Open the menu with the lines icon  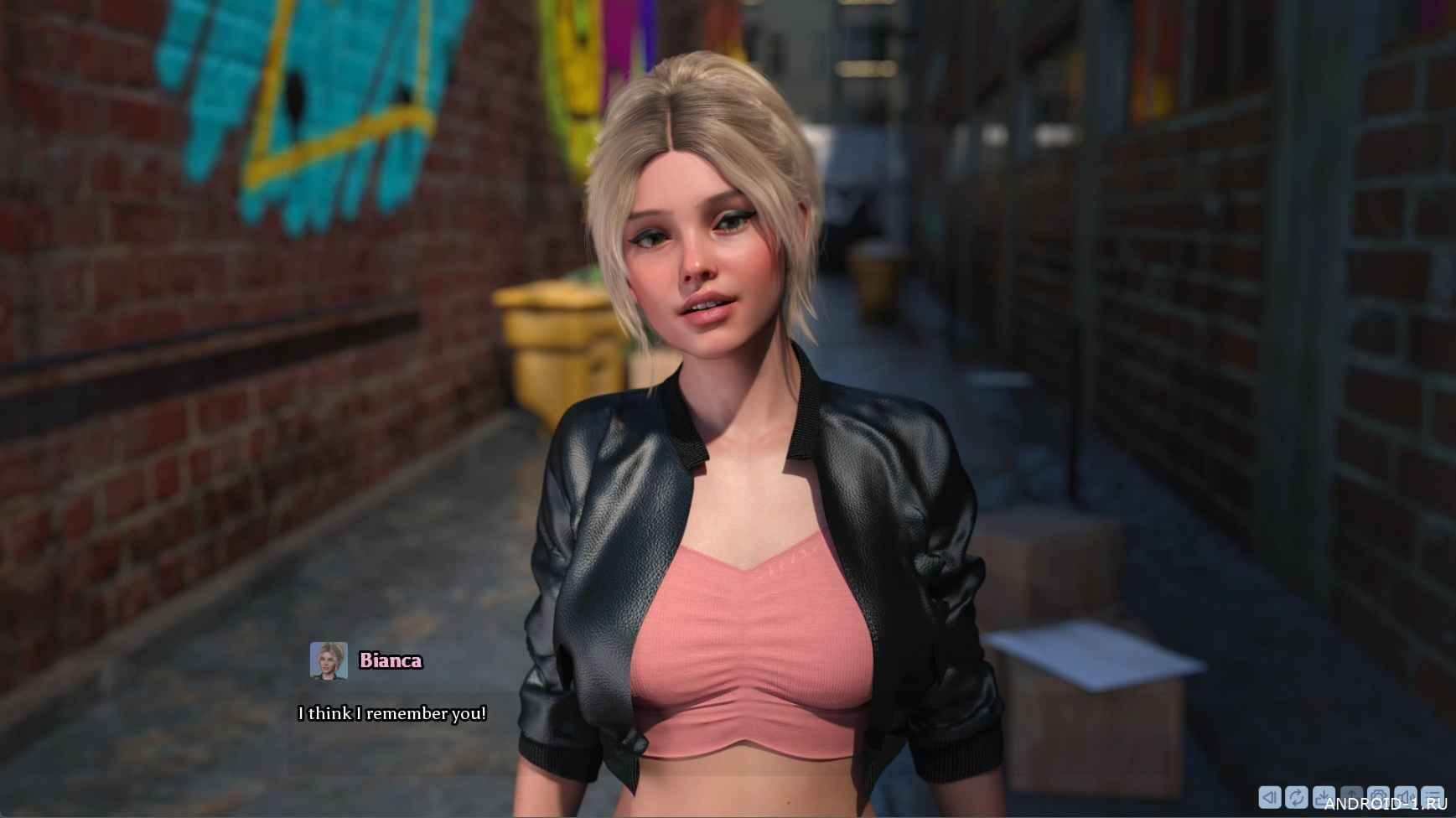[1433, 796]
